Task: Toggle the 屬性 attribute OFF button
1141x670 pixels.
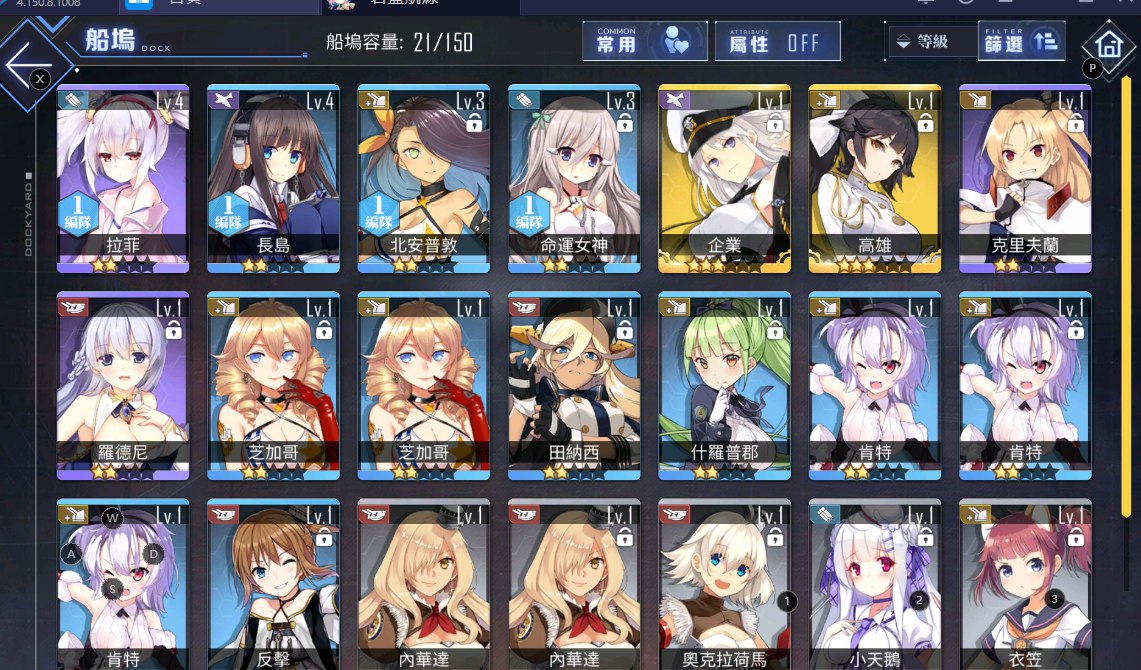Action: (777, 42)
